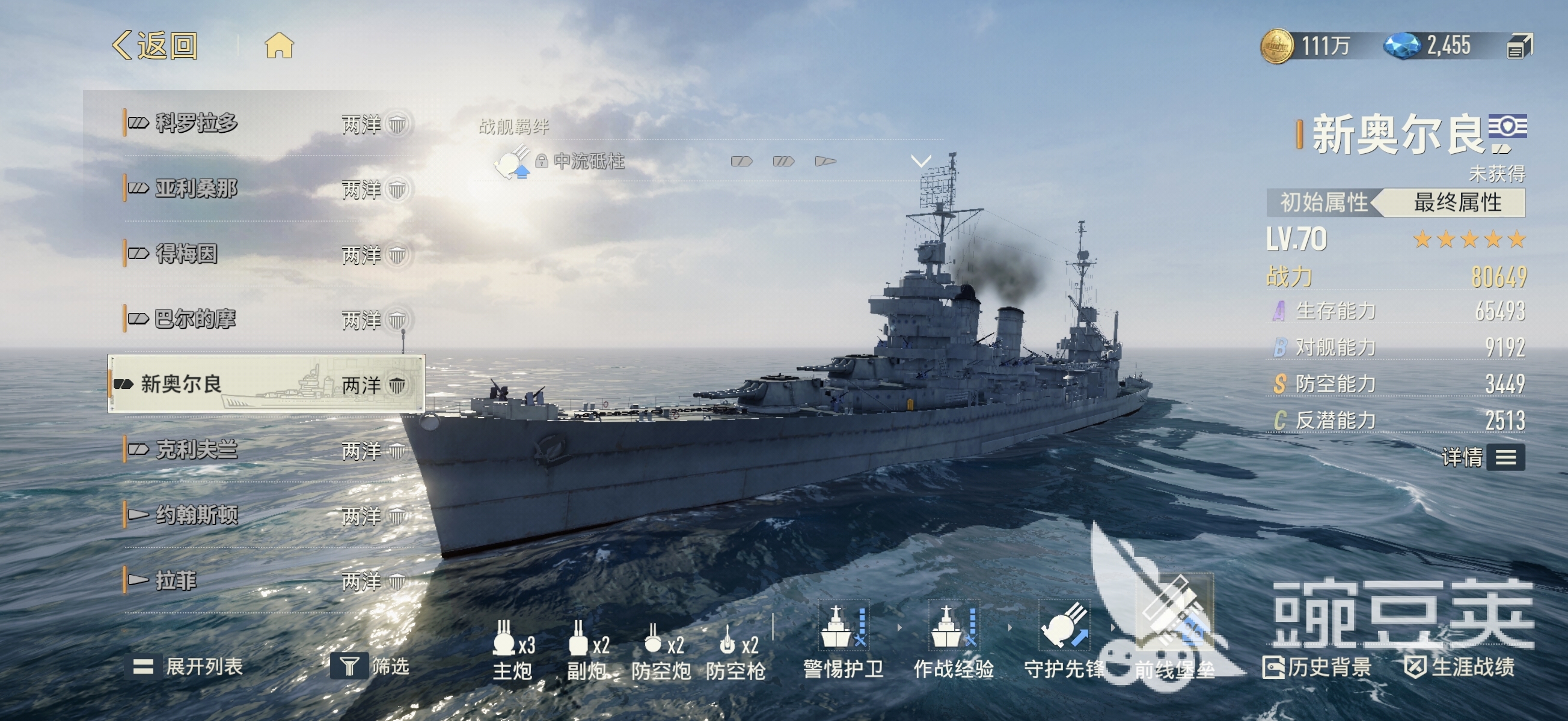
Task: Switch to the 初始属性 tab
Action: [1323, 202]
